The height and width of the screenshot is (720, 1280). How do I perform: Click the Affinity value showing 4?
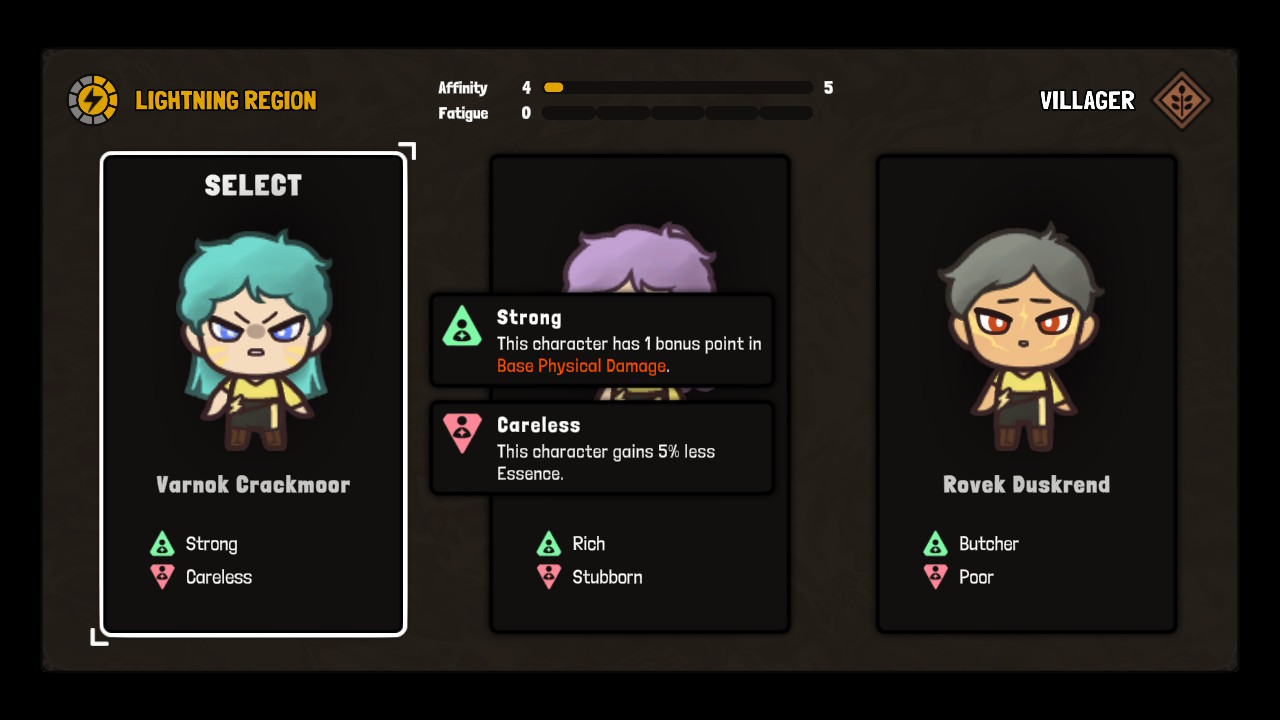(x=527, y=87)
